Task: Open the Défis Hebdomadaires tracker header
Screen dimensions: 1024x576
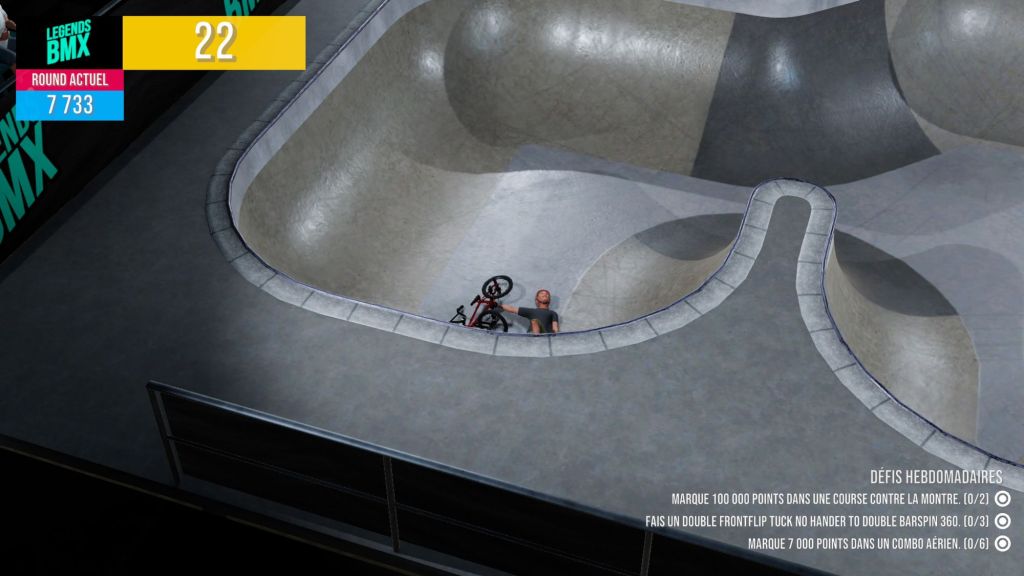Action: point(935,477)
